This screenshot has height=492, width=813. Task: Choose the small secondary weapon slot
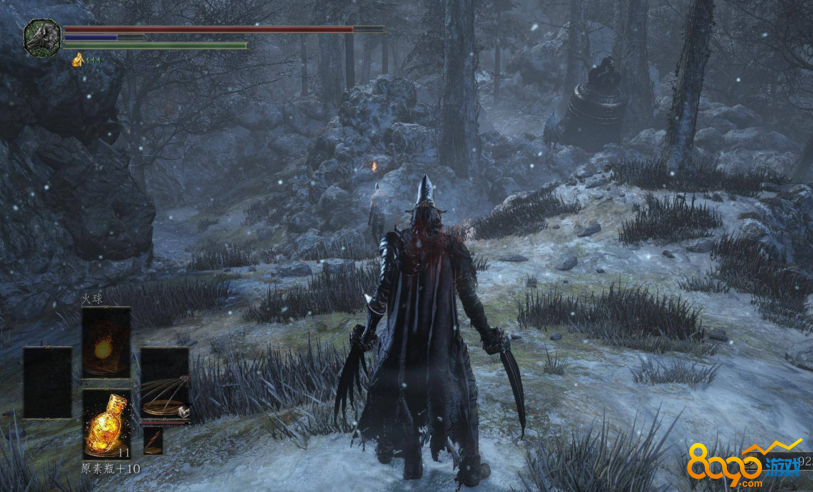click(x=153, y=439)
